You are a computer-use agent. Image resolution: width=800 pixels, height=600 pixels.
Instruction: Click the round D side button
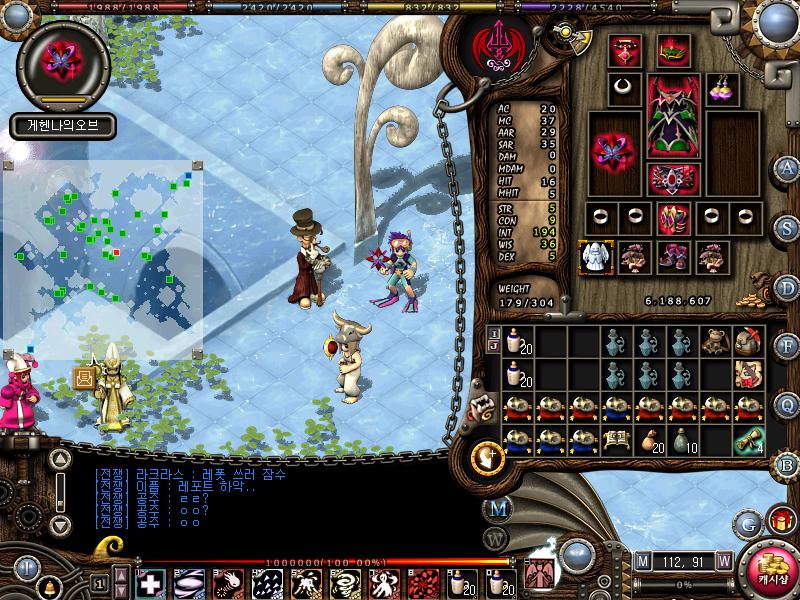(x=787, y=287)
